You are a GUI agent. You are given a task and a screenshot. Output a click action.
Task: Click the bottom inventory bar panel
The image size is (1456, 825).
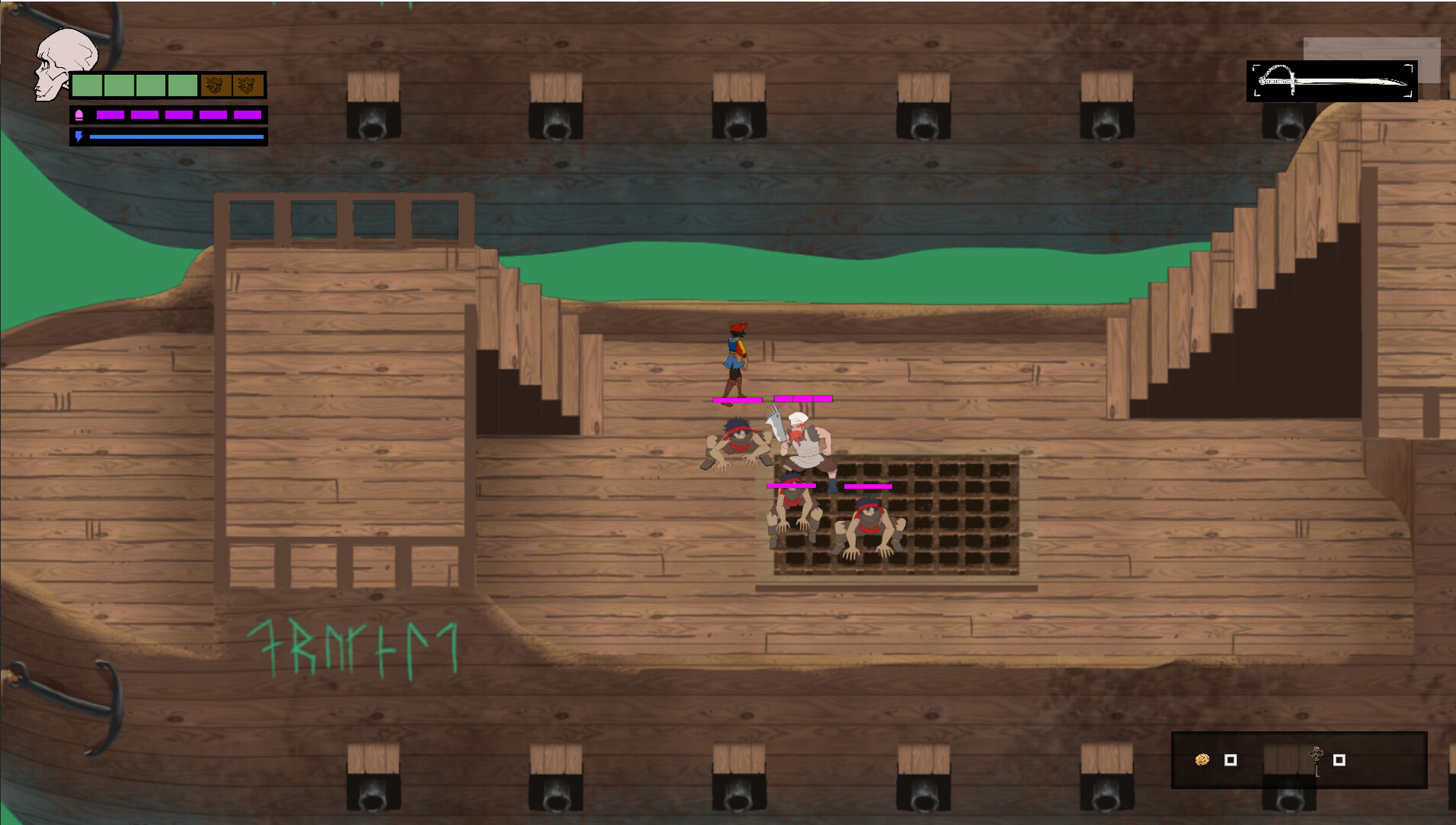click(x=1298, y=760)
